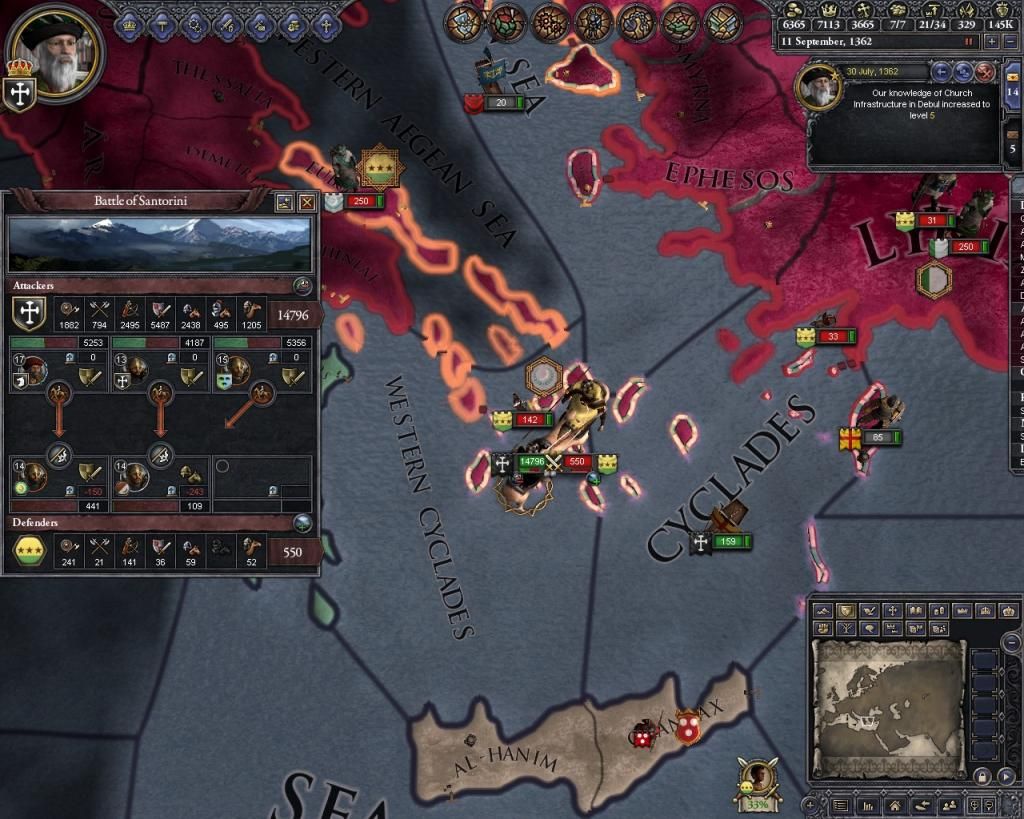This screenshot has height=819, width=1024.
Task: Switch to the terrain map mode
Action: 824,610
